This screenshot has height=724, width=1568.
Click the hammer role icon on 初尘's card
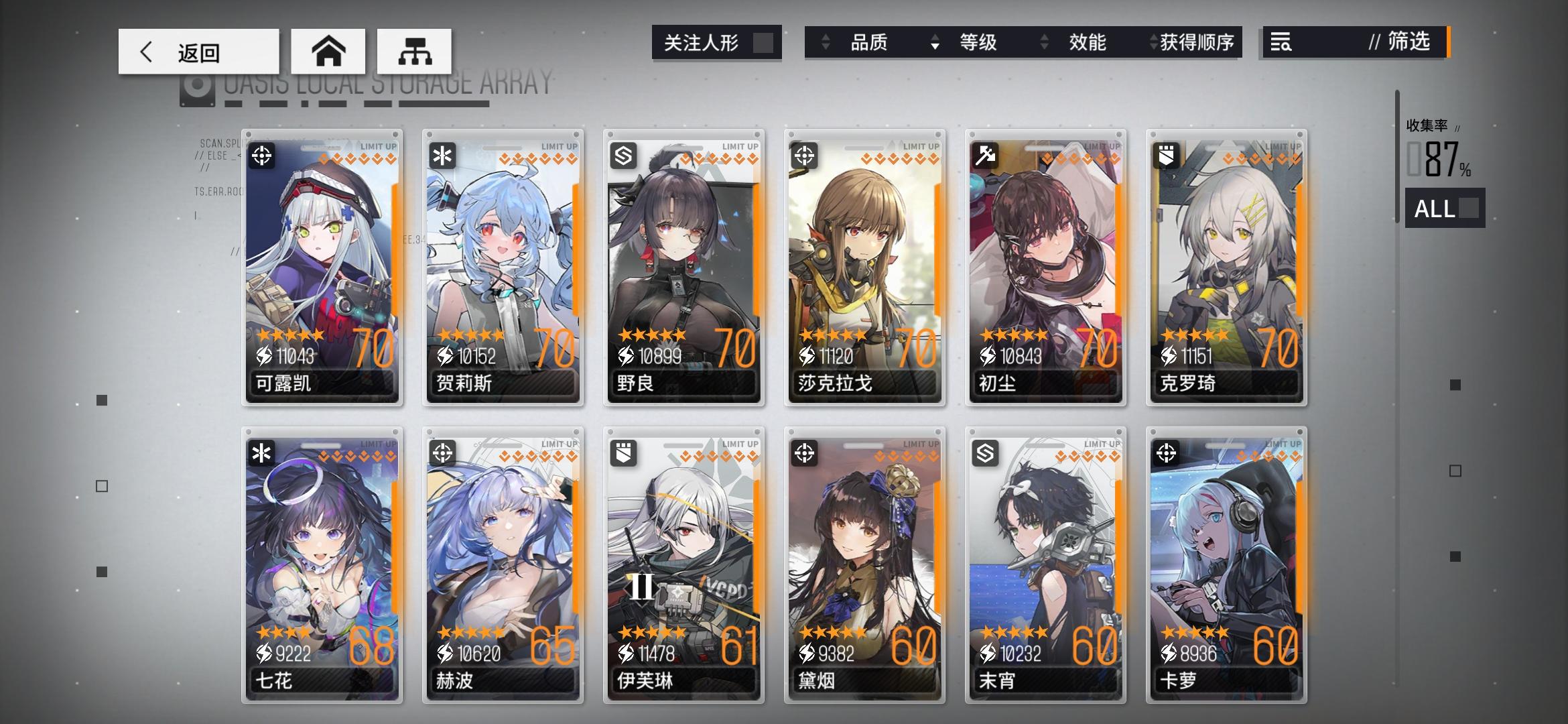(986, 156)
